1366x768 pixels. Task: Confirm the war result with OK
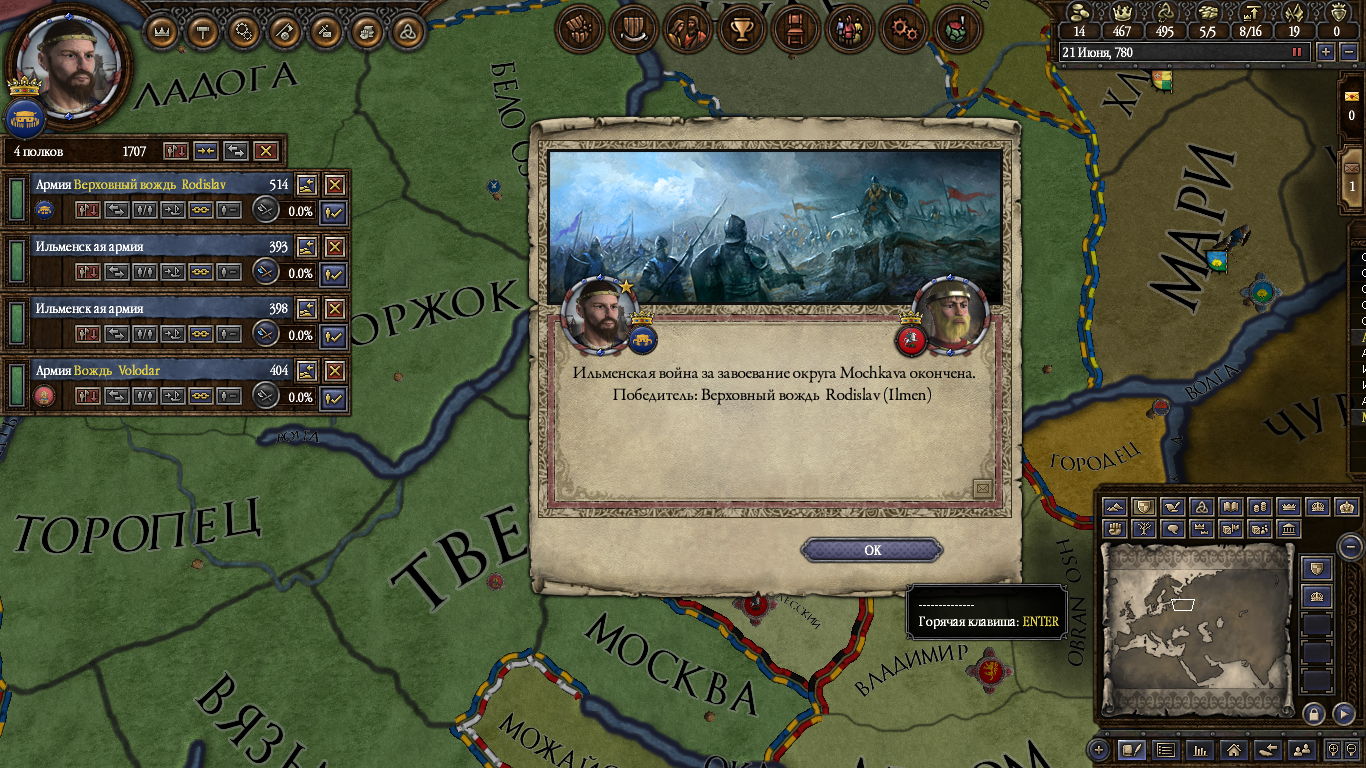872,550
